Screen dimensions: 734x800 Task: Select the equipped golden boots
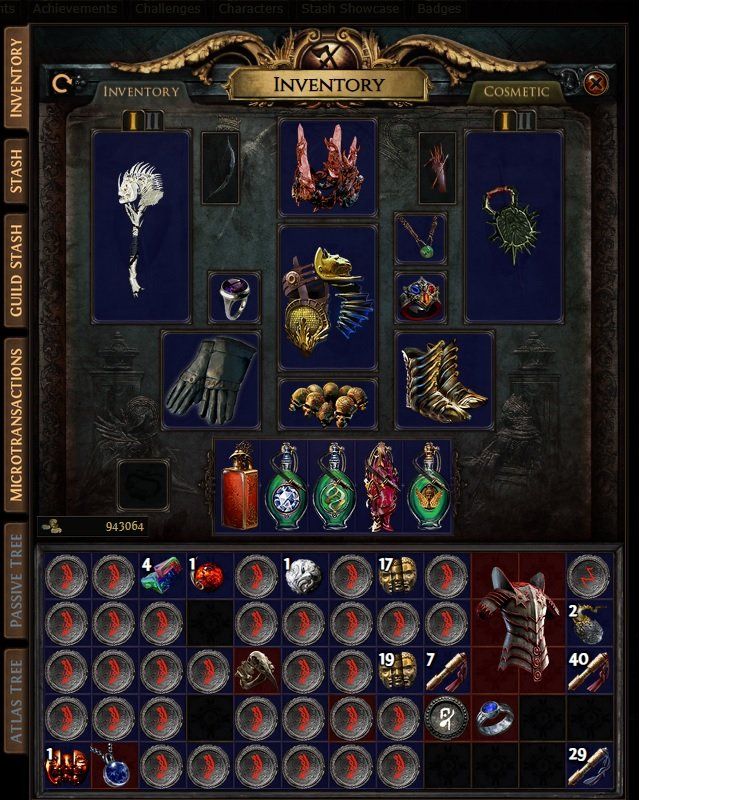[x=444, y=381]
